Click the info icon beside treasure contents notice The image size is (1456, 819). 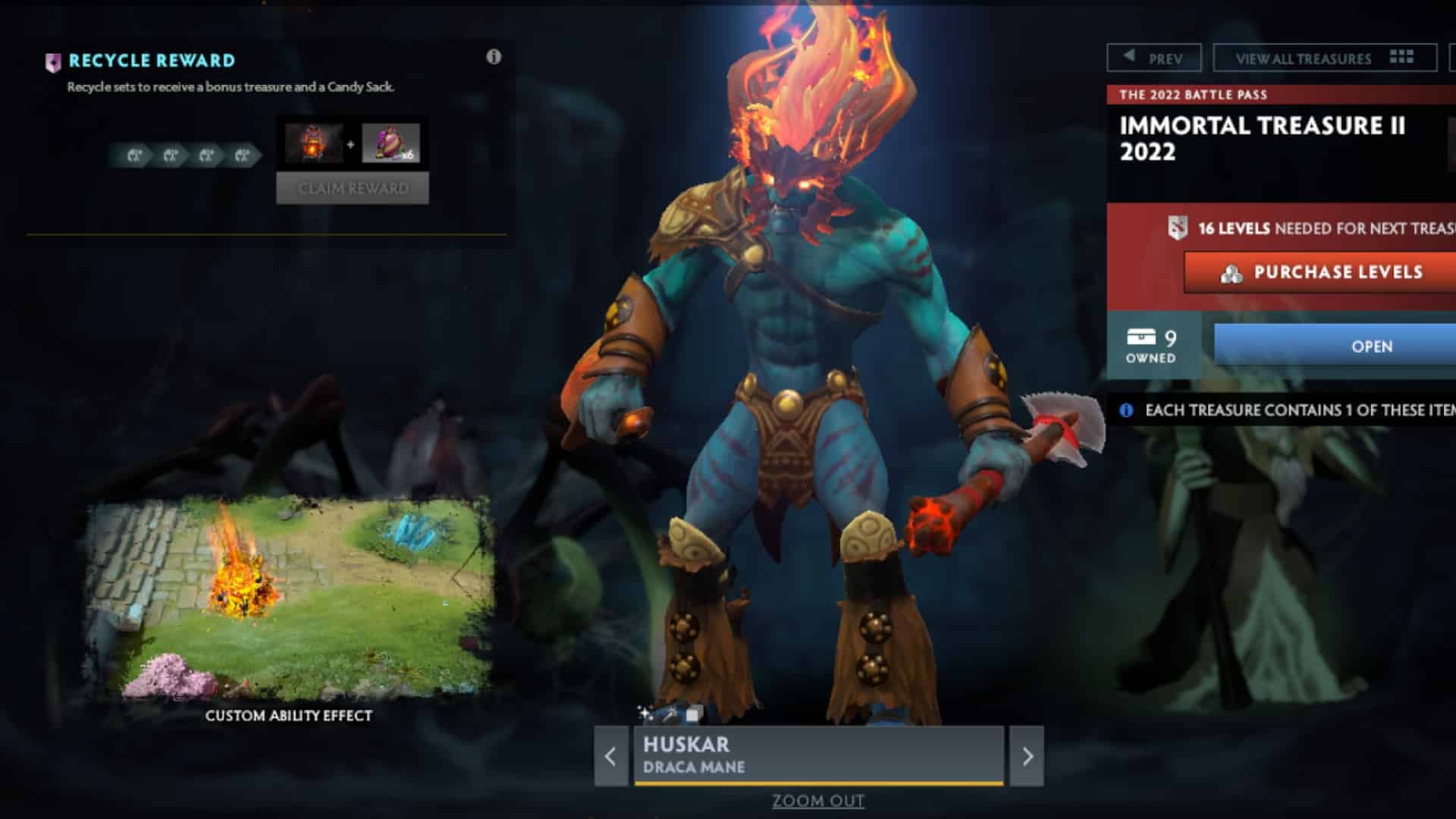click(1125, 409)
